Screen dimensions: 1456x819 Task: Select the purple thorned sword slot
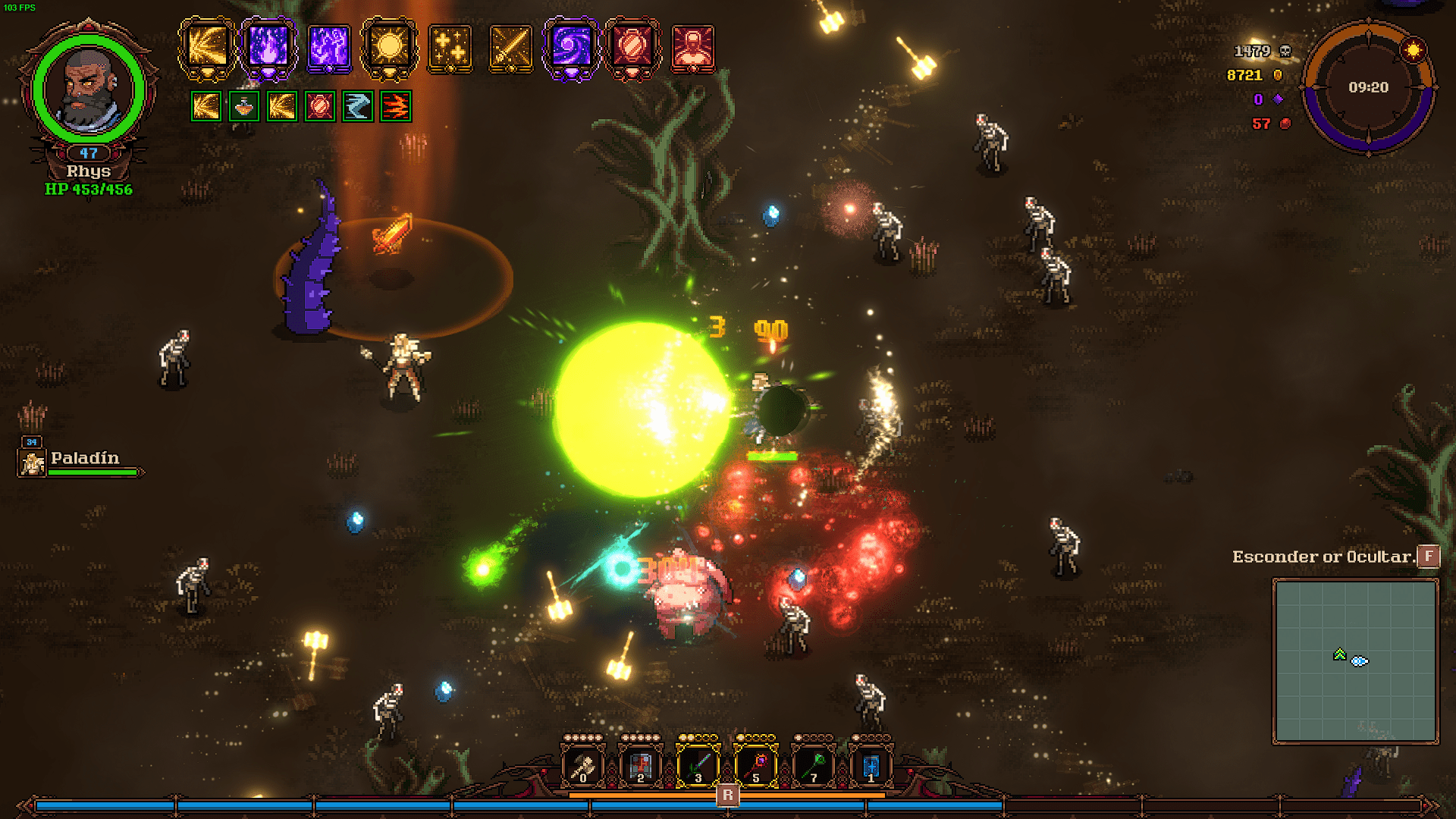click(x=698, y=764)
